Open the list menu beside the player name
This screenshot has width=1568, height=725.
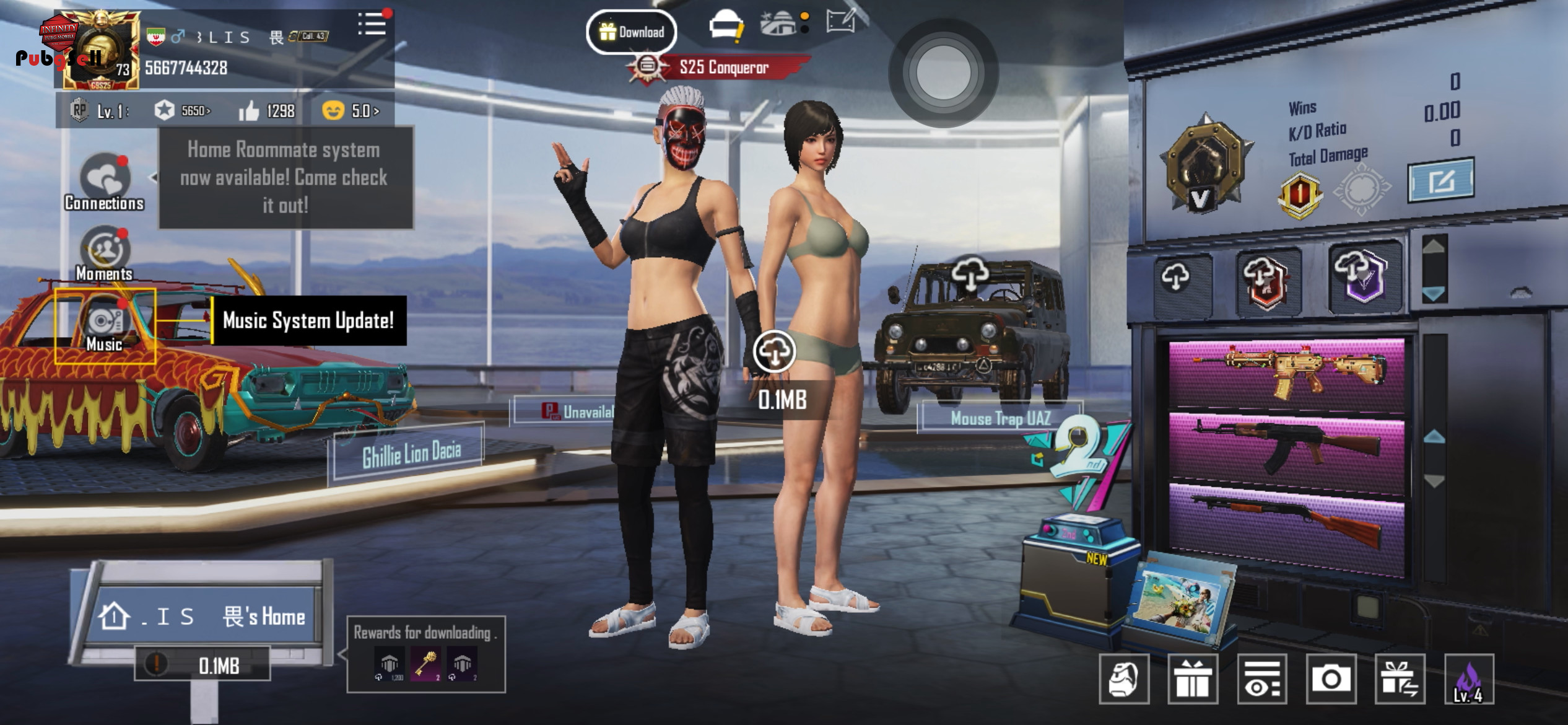coord(372,25)
